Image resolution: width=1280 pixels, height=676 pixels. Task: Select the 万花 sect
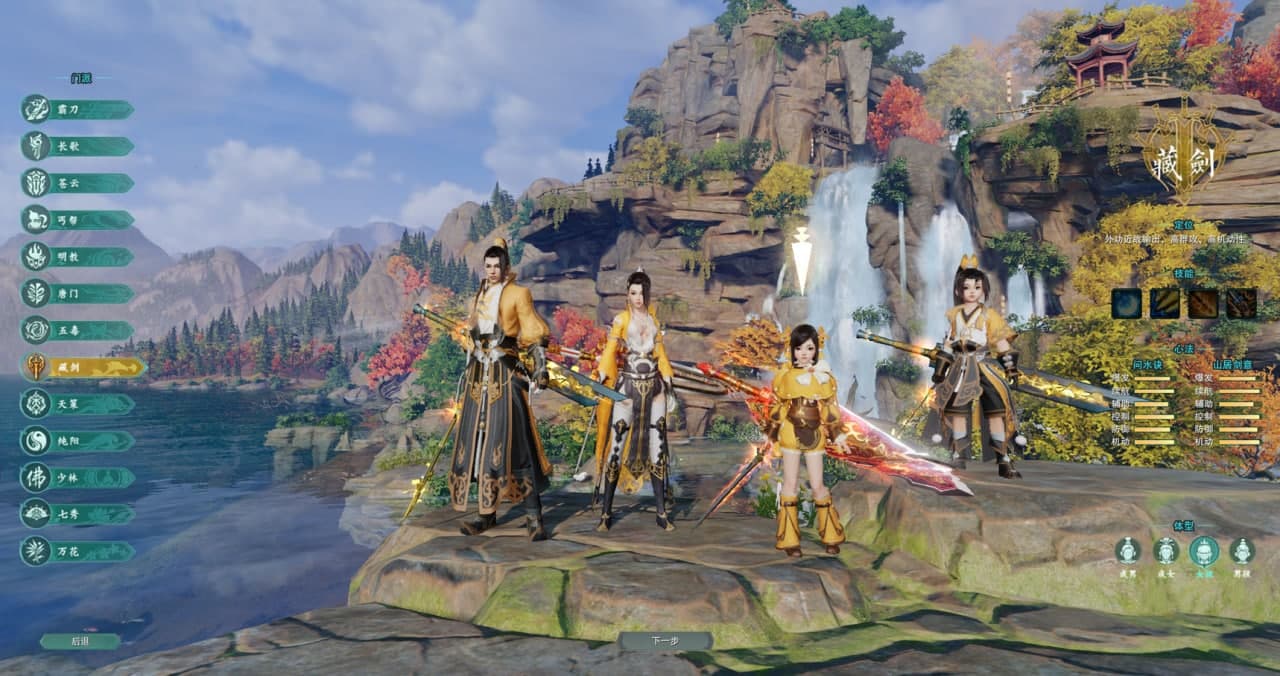click(78, 551)
